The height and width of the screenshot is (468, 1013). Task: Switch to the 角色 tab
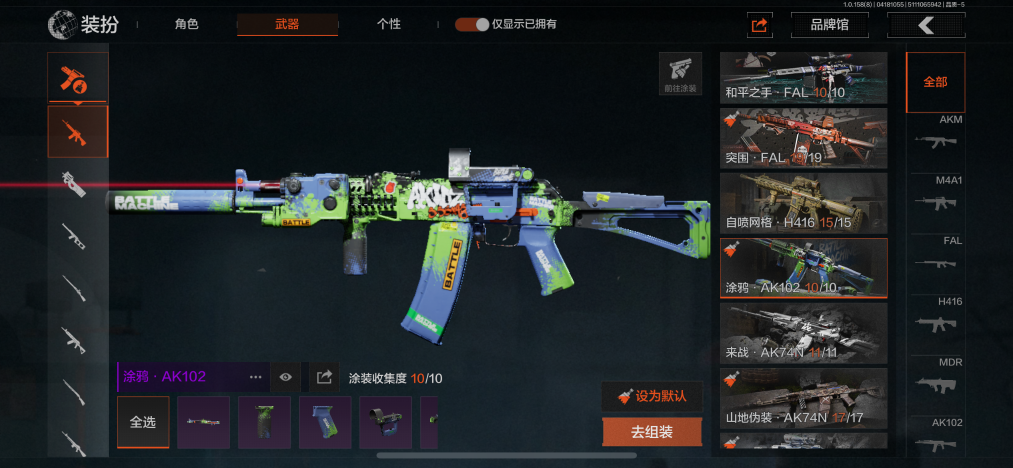pos(186,24)
